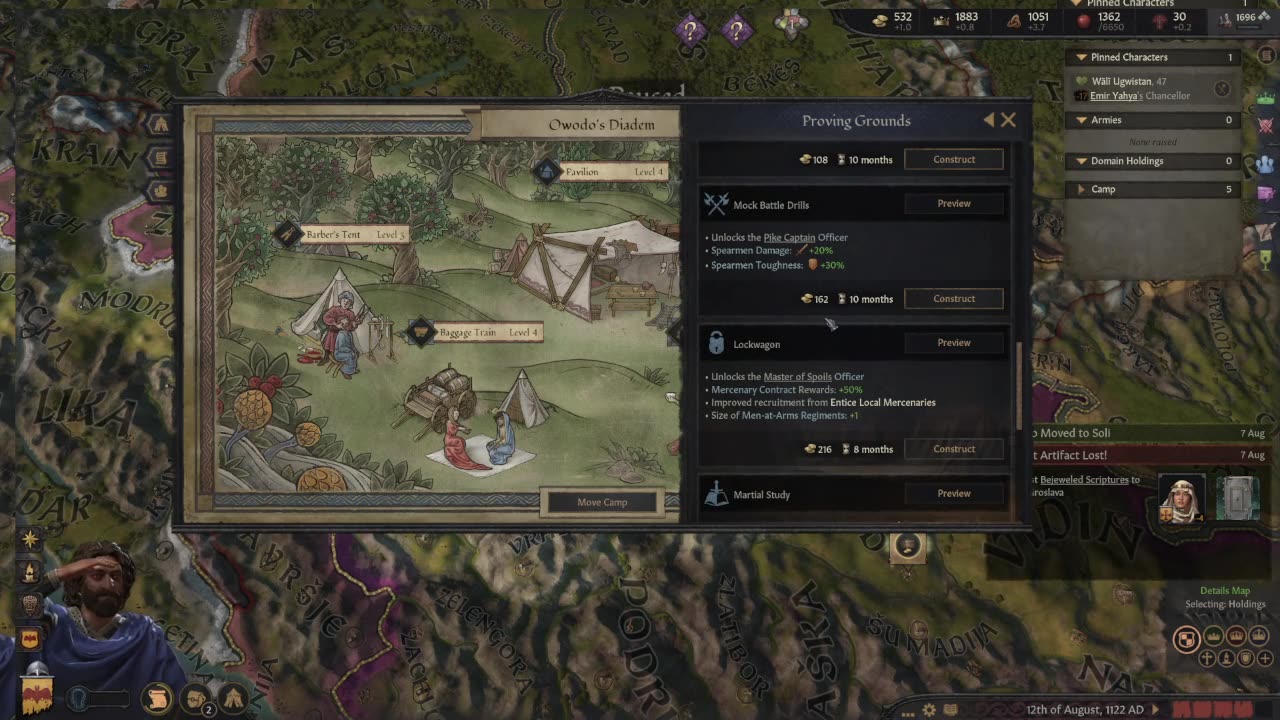Preview the Mock Battle Drills upgrade
Viewport: 1280px width, 720px height.
point(953,204)
